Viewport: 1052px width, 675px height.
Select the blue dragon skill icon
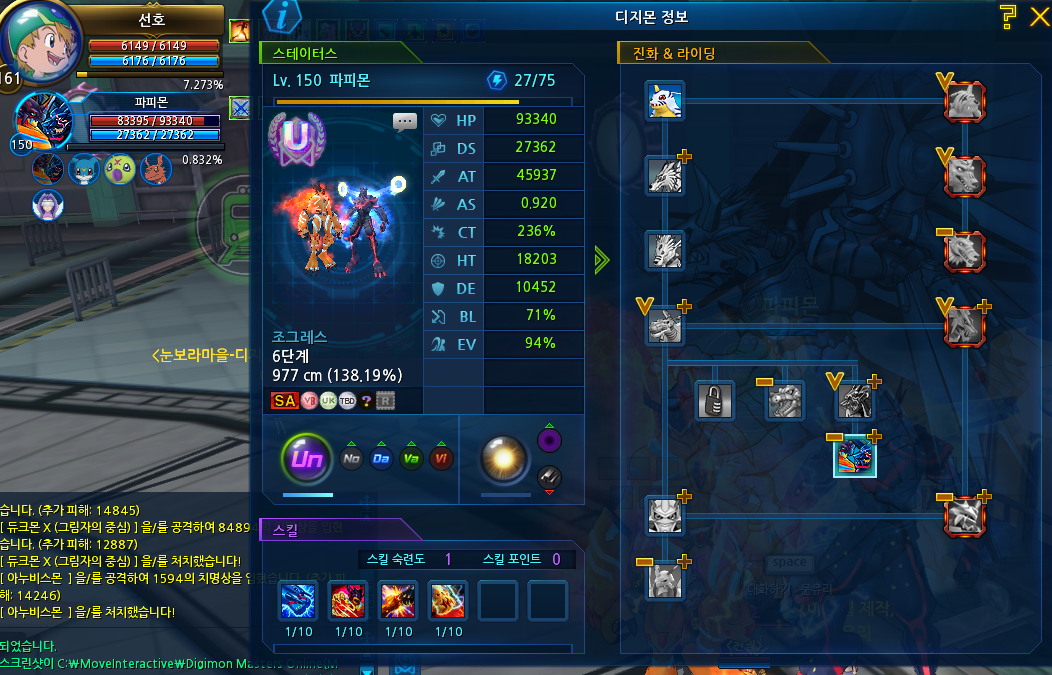pos(298,600)
